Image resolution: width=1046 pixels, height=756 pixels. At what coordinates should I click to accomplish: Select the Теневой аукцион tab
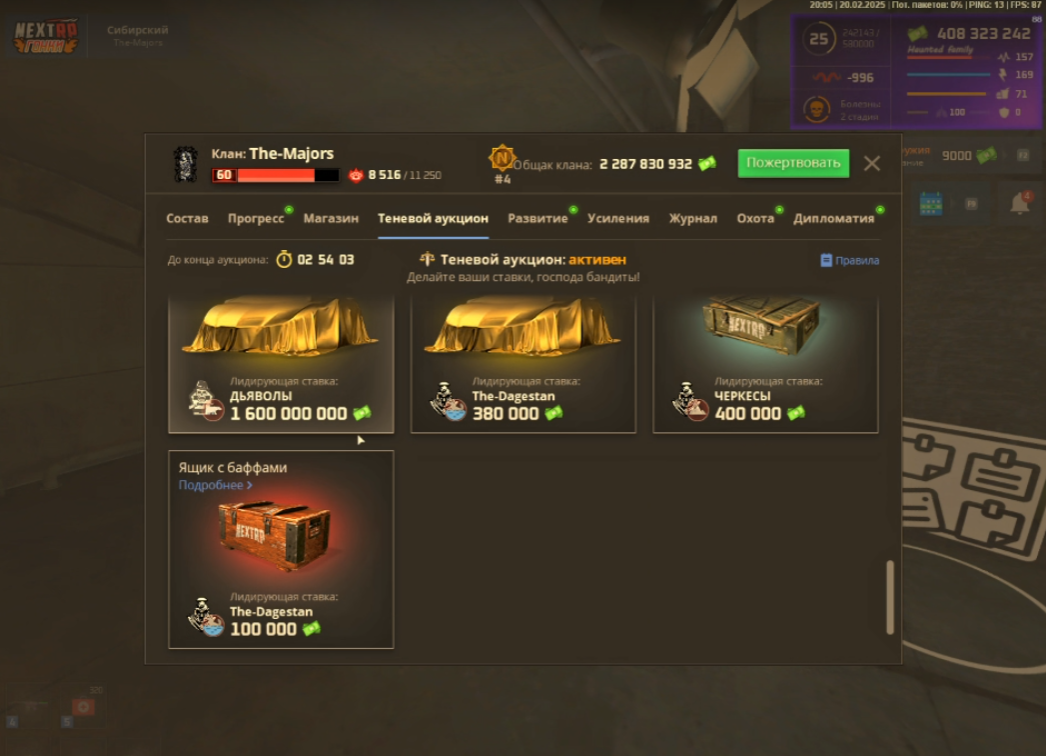pyautogui.click(x=433, y=218)
